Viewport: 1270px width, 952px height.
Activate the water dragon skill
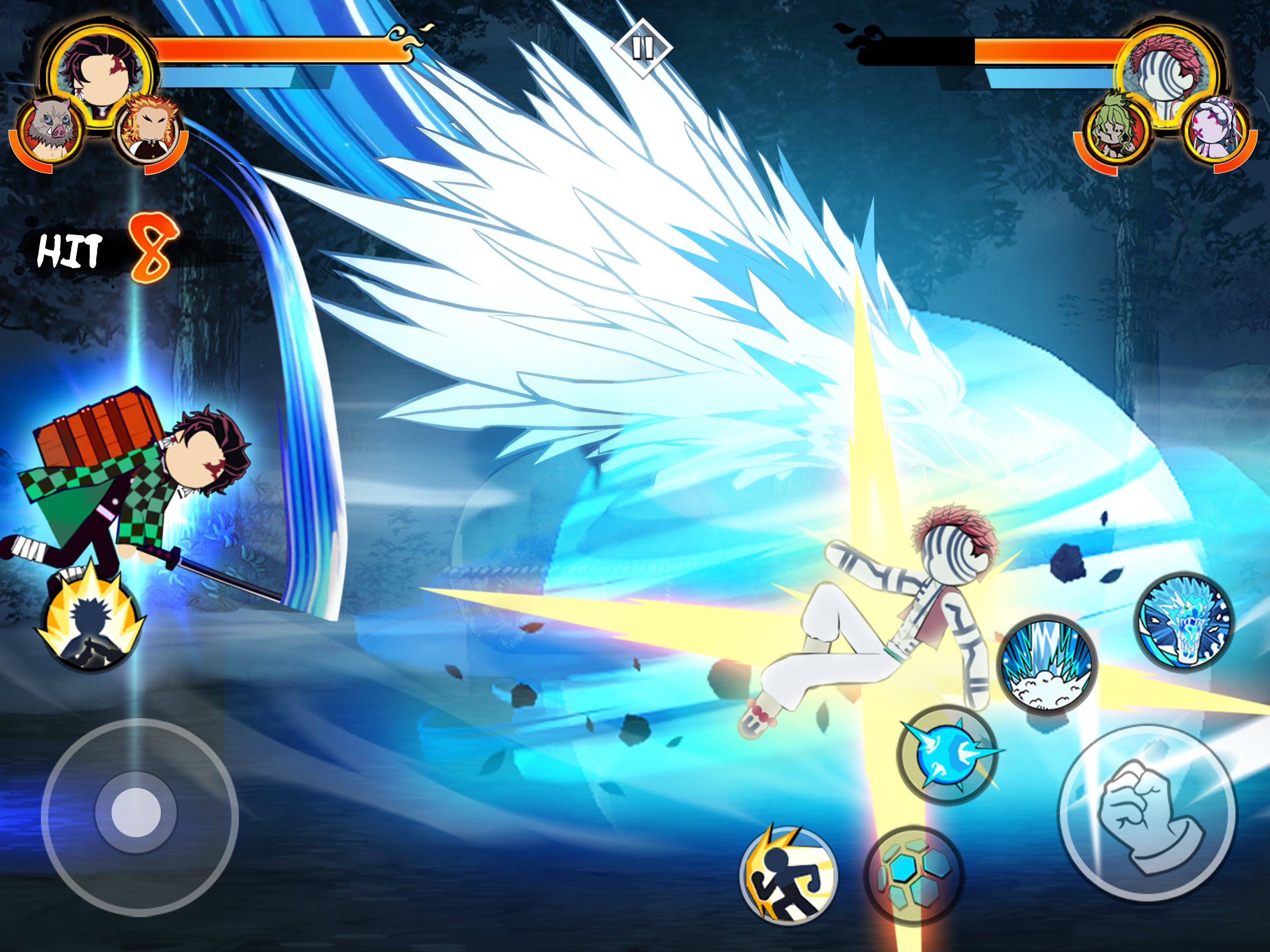point(1184,622)
